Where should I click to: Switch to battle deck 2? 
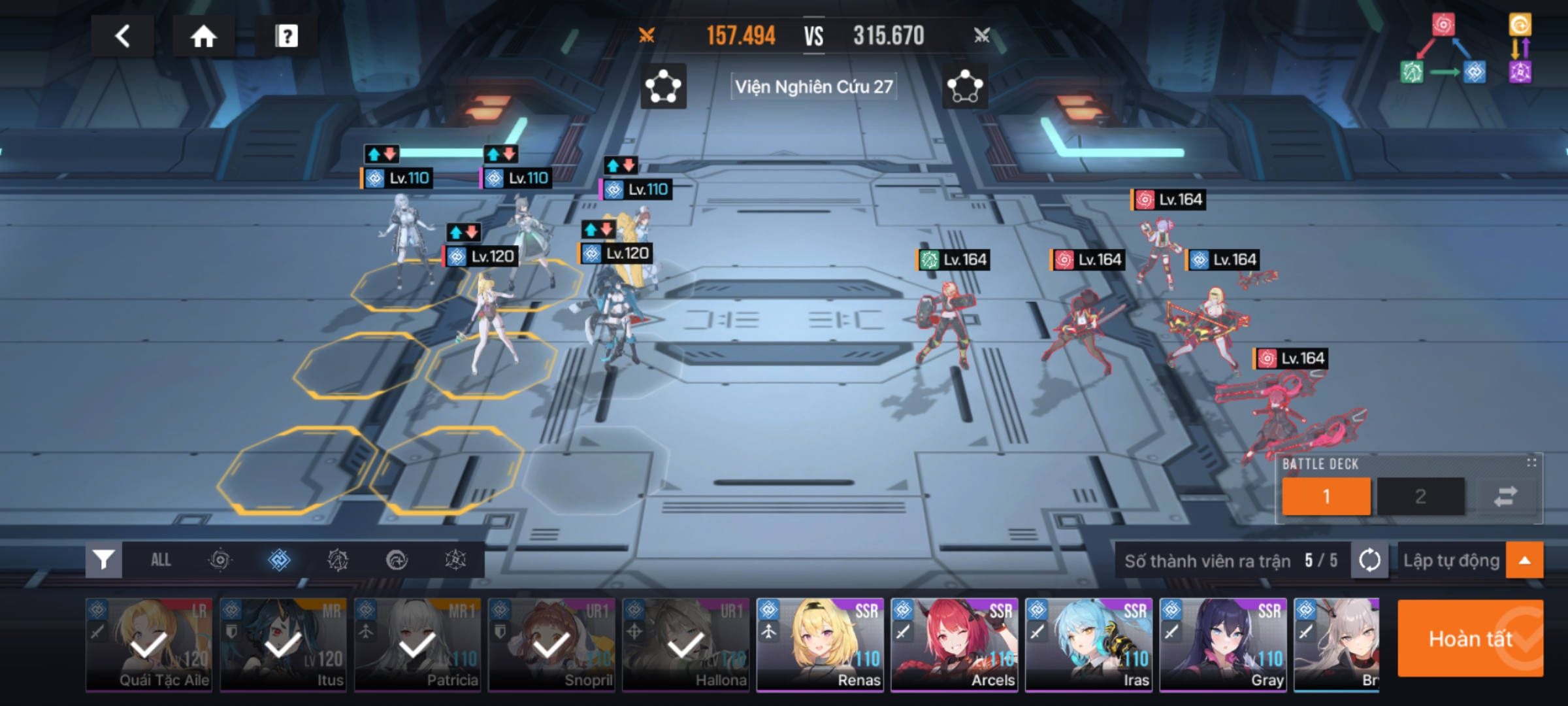[x=1420, y=496]
